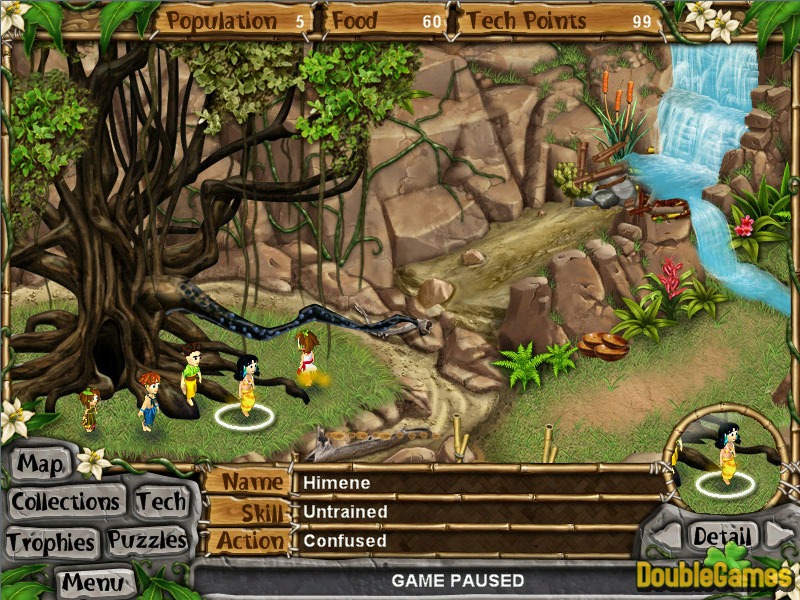This screenshot has height=600, width=800.
Task: Click the selected villager's portrait circle
Action: pyautogui.click(x=725, y=456)
